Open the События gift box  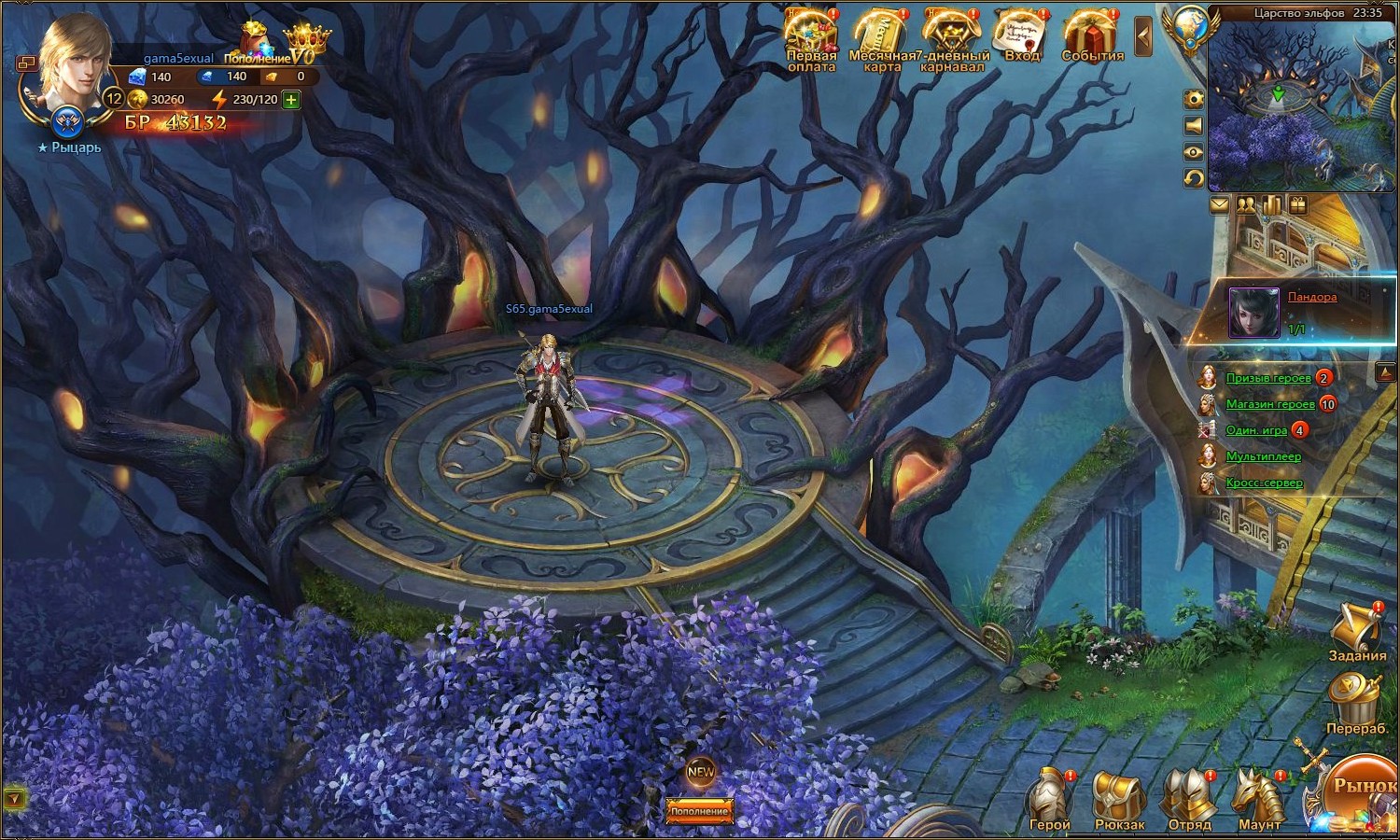1092,35
